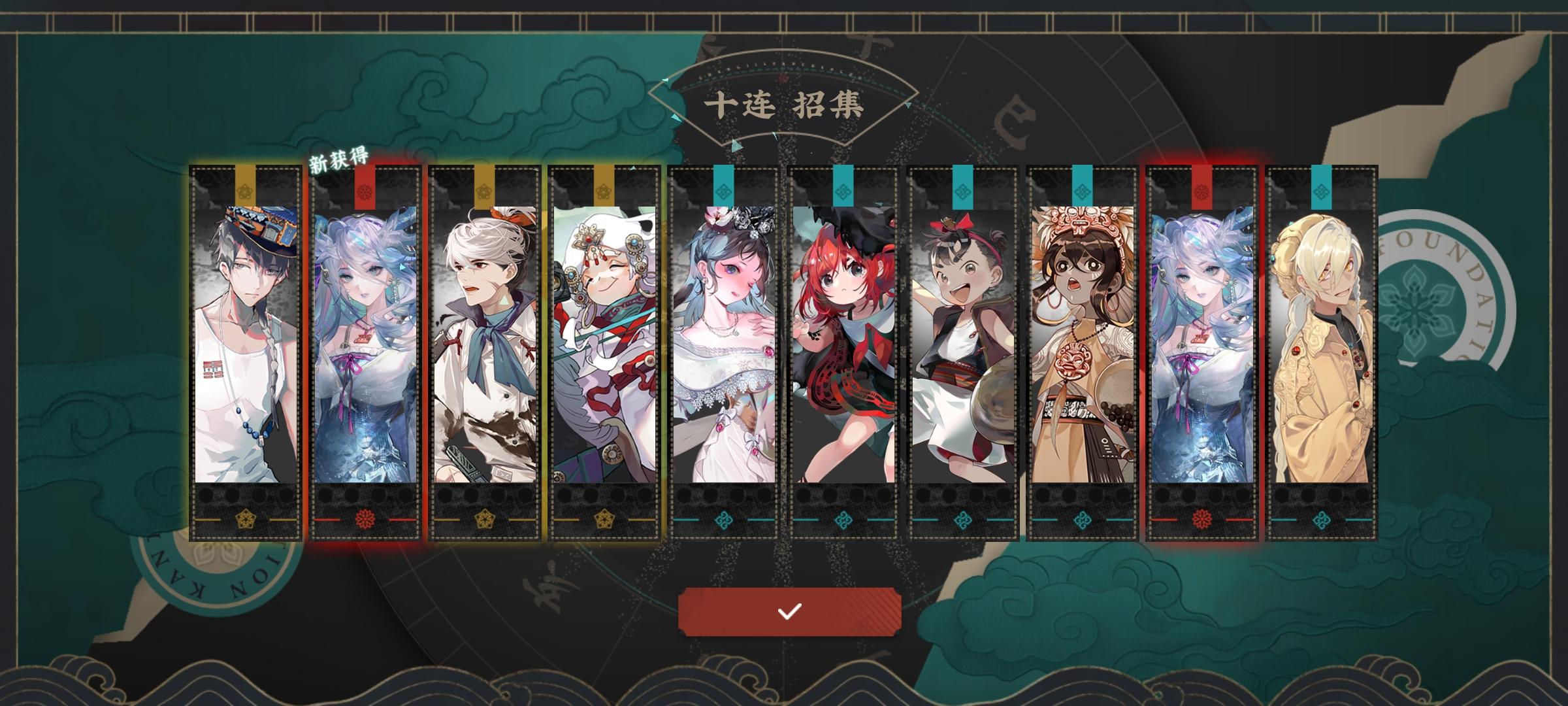Click the 新获得 new acquisition badge

339,157
